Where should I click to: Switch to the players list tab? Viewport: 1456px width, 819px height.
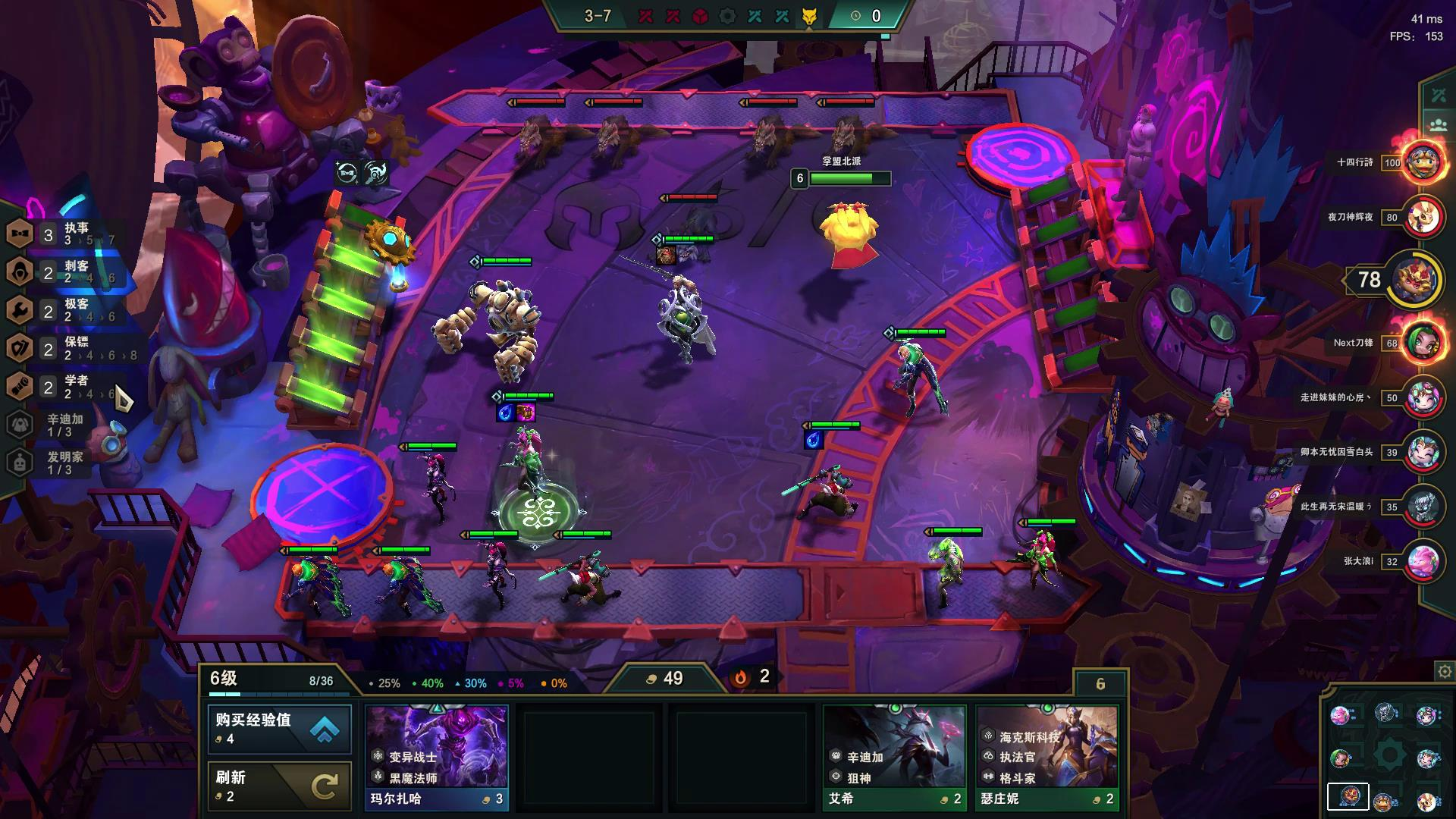pyautogui.click(x=1439, y=125)
